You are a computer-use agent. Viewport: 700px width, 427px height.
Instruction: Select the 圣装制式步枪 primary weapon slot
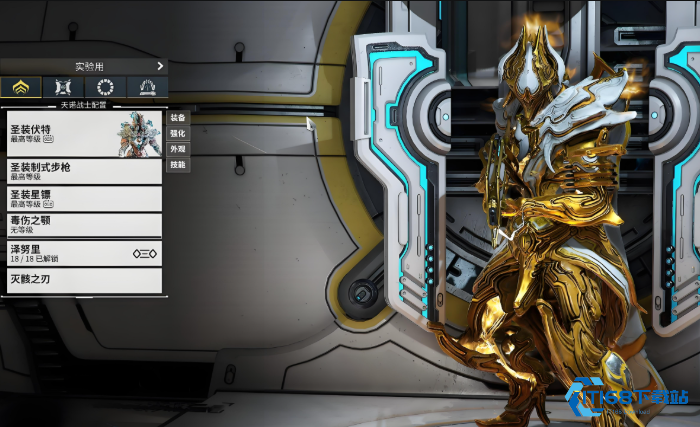tap(82, 171)
